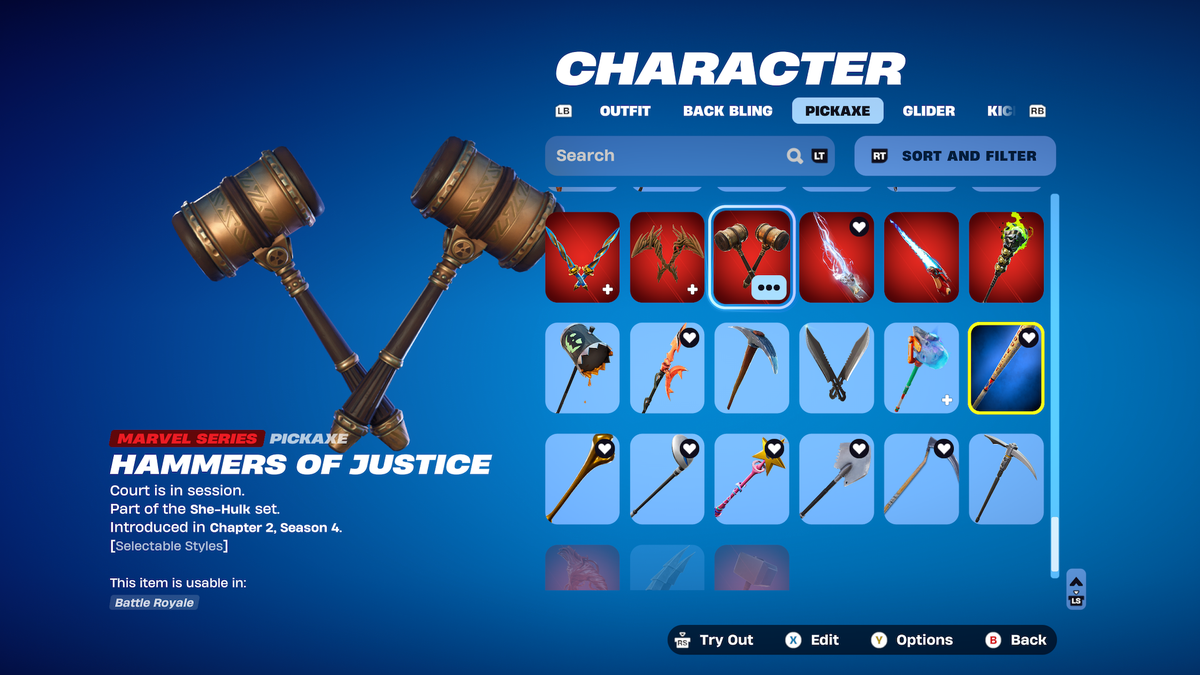
Task: Try Out the selected pickaxe
Action: pyautogui.click(x=715, y=640)
